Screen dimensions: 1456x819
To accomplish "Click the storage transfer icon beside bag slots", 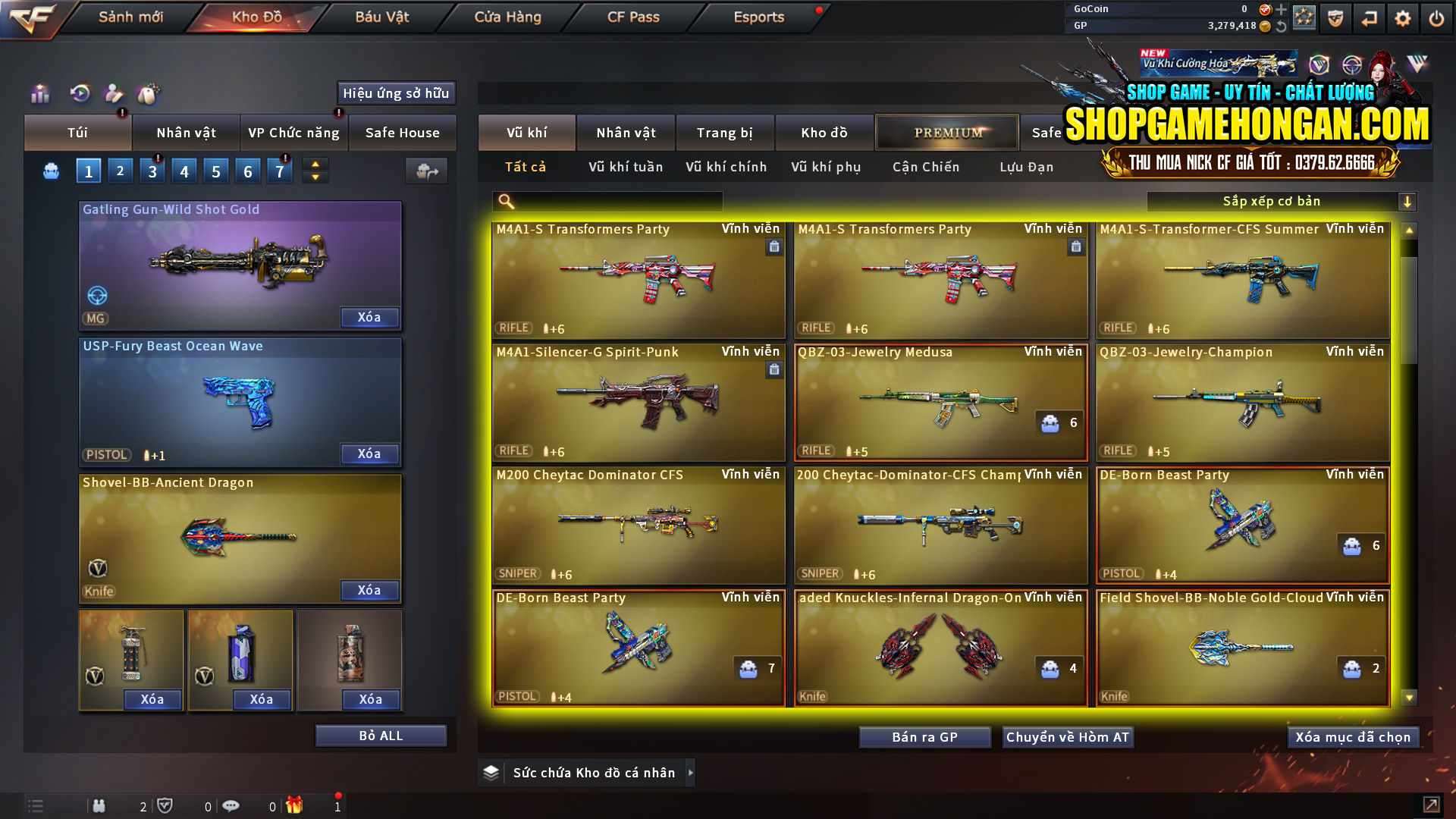I will 426,171.
